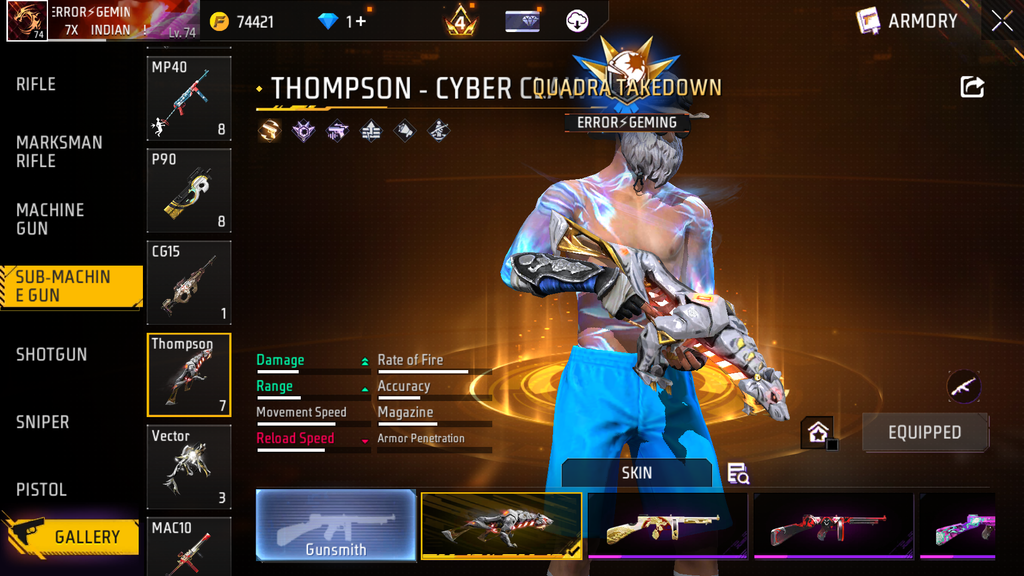The height and width of the screenshot is (576, 1024).
Task: Open the Gunsmith panel
Action: pos(336,524)
